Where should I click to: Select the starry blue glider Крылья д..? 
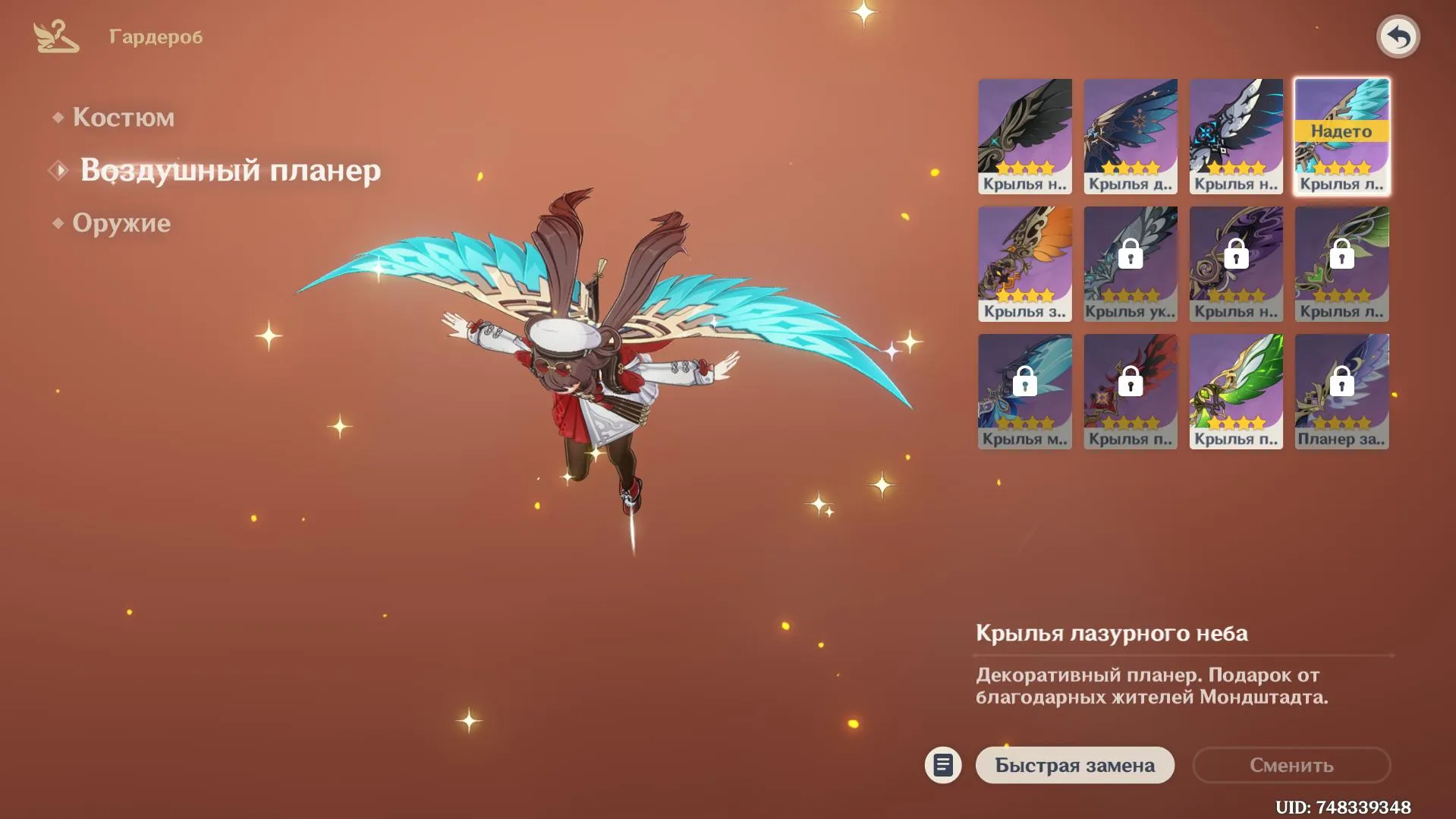coord(1130,135)
